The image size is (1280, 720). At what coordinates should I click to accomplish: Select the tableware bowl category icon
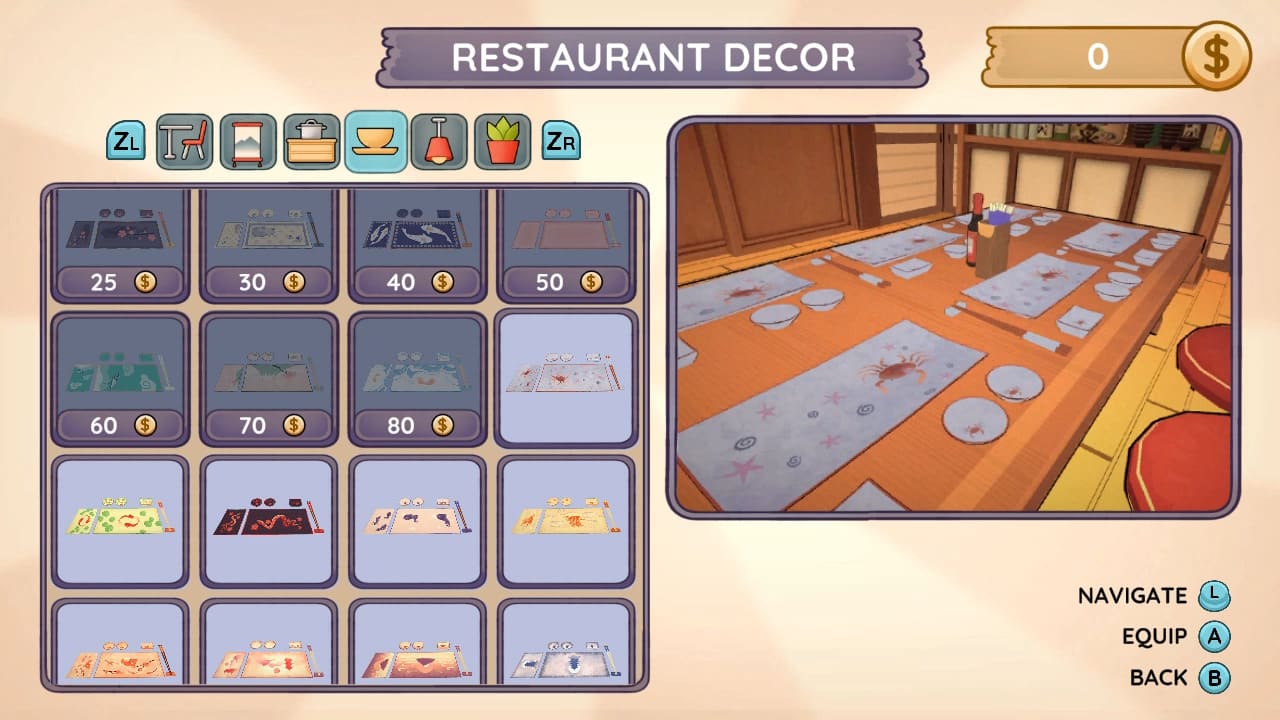point(375,141)
